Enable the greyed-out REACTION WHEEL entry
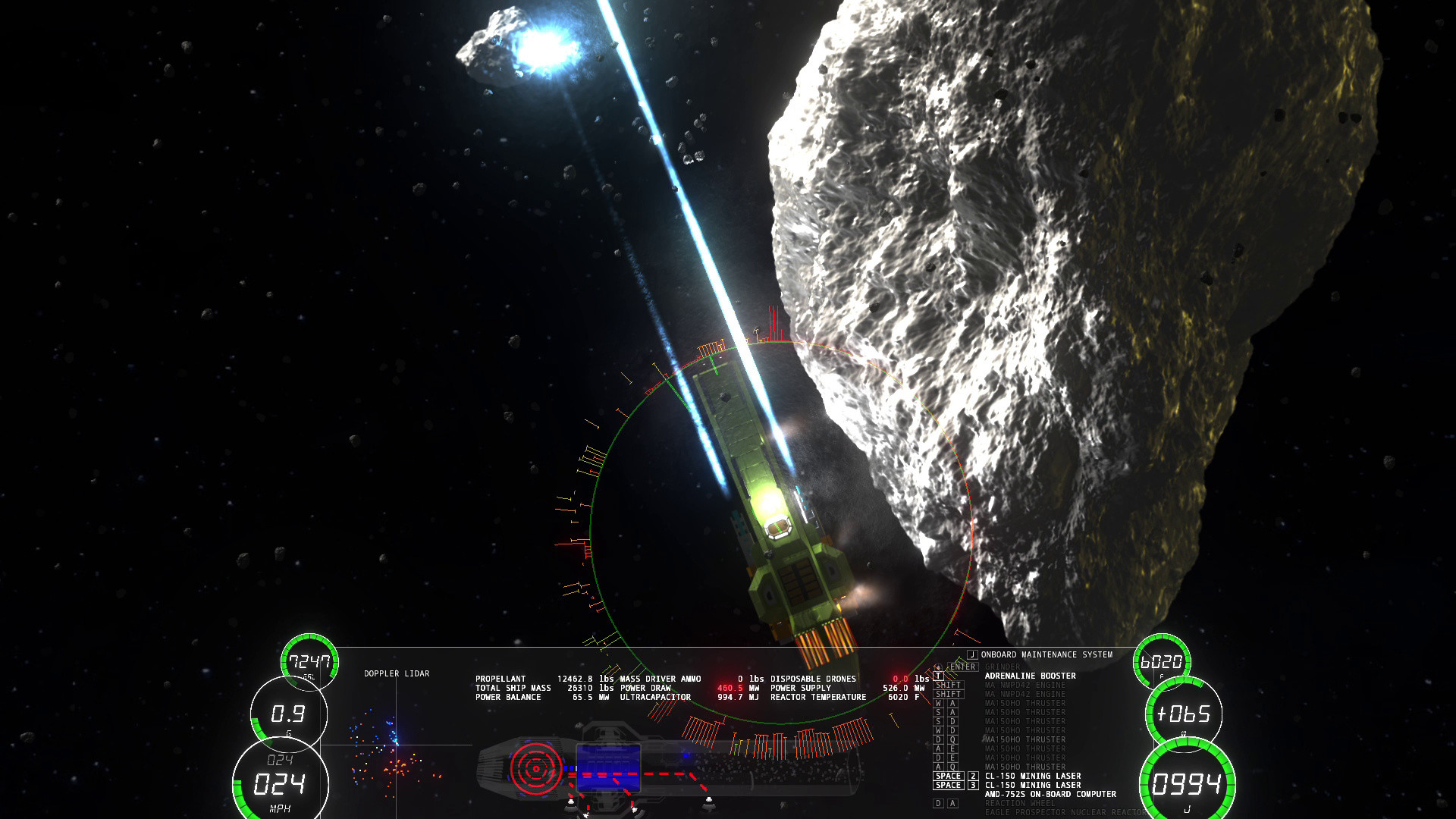This screenshot has width=1456, height=819. 1020,802
